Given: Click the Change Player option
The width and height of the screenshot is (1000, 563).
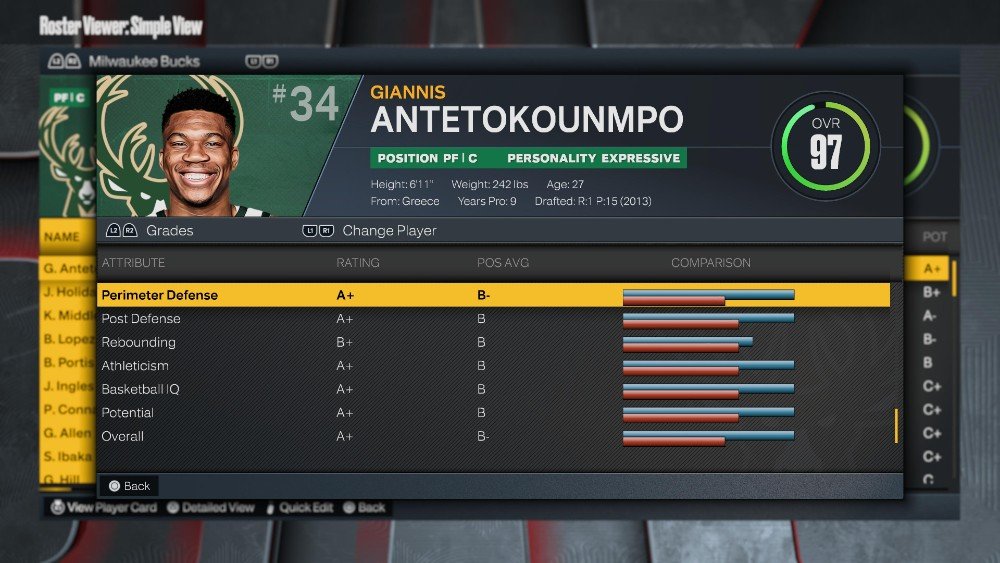Looking at the screenshot, I should pos(370,231).
